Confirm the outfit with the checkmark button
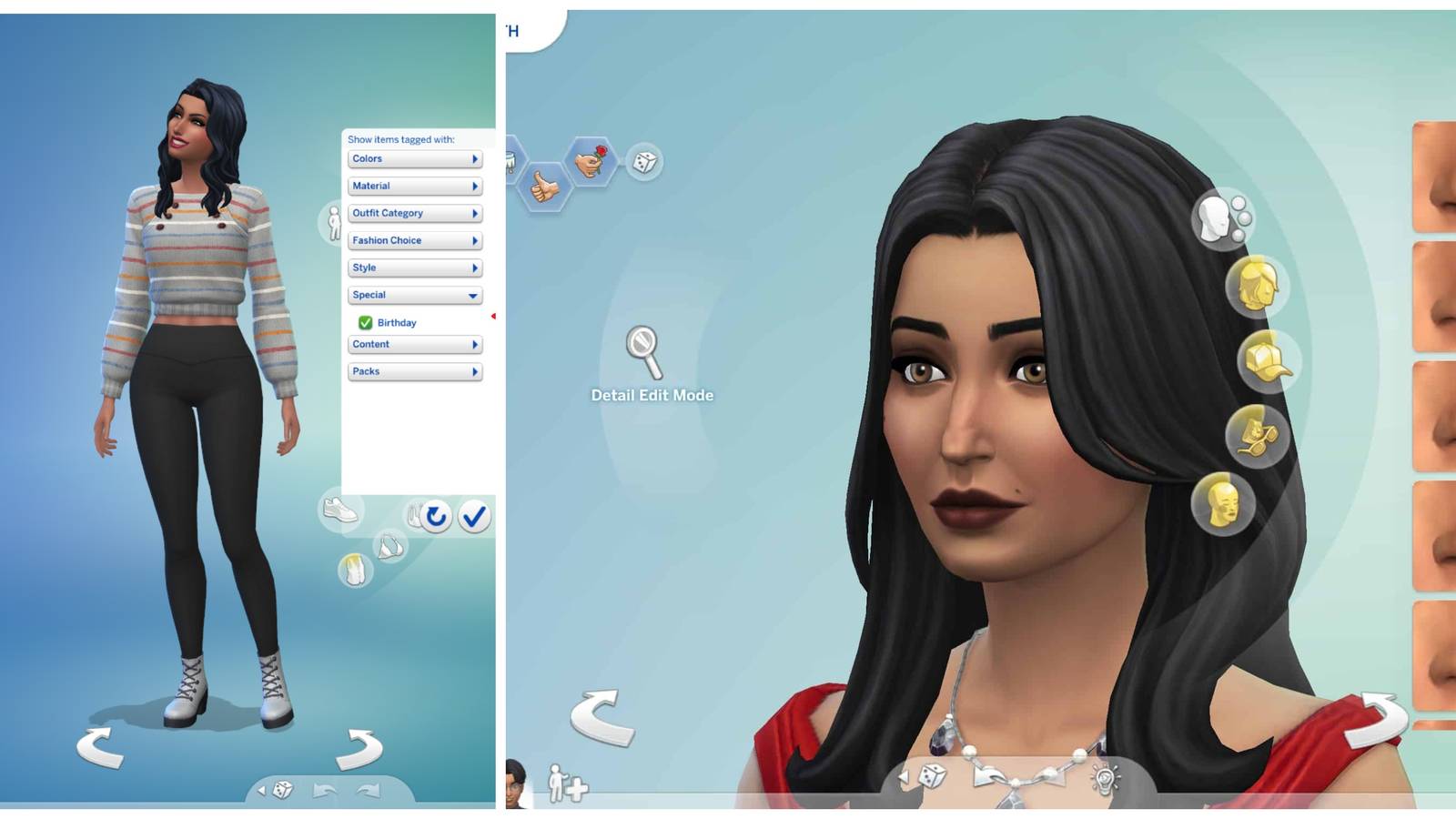 click(474, 517)
